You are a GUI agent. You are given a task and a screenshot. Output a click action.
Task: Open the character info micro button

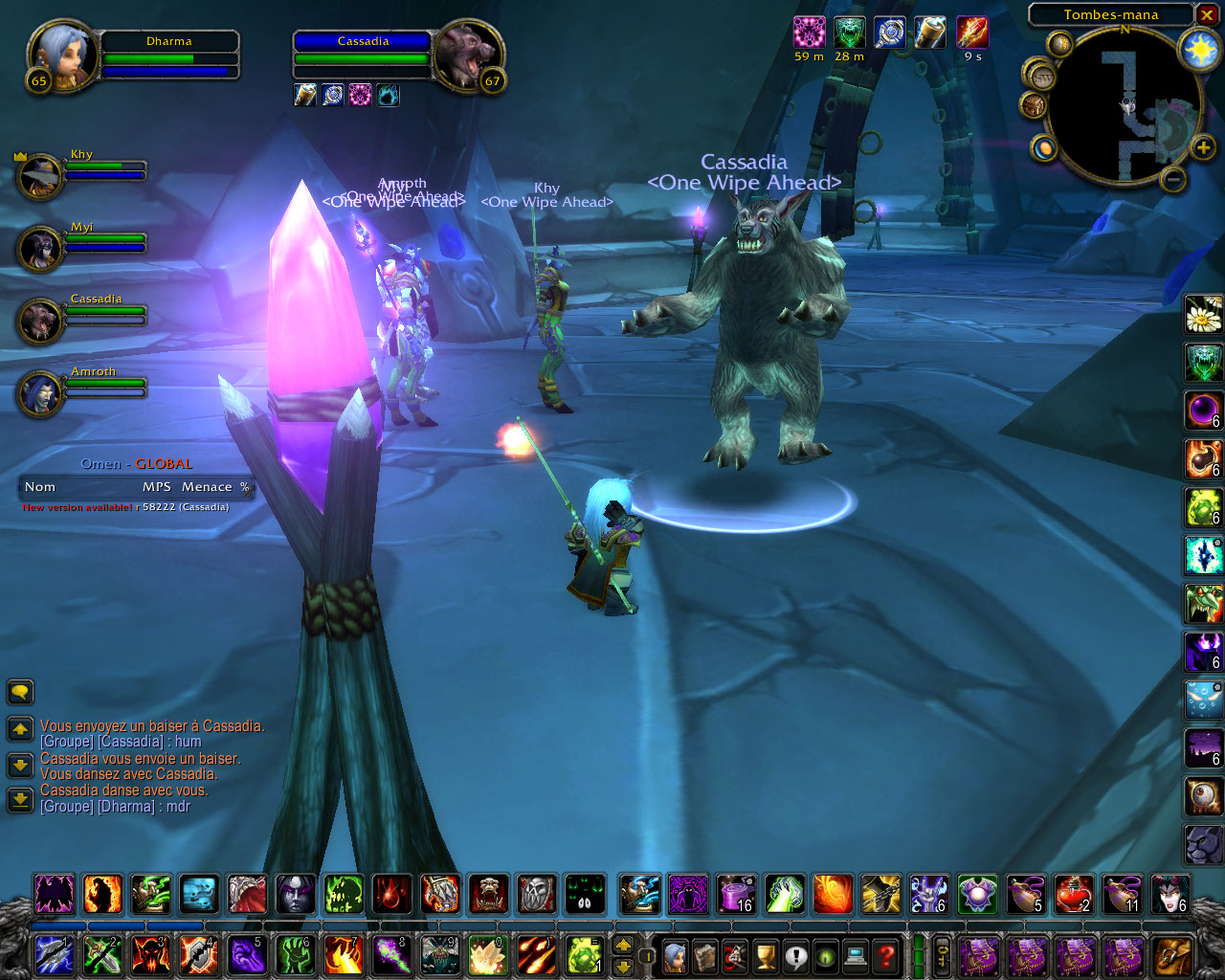coord(675,955)
